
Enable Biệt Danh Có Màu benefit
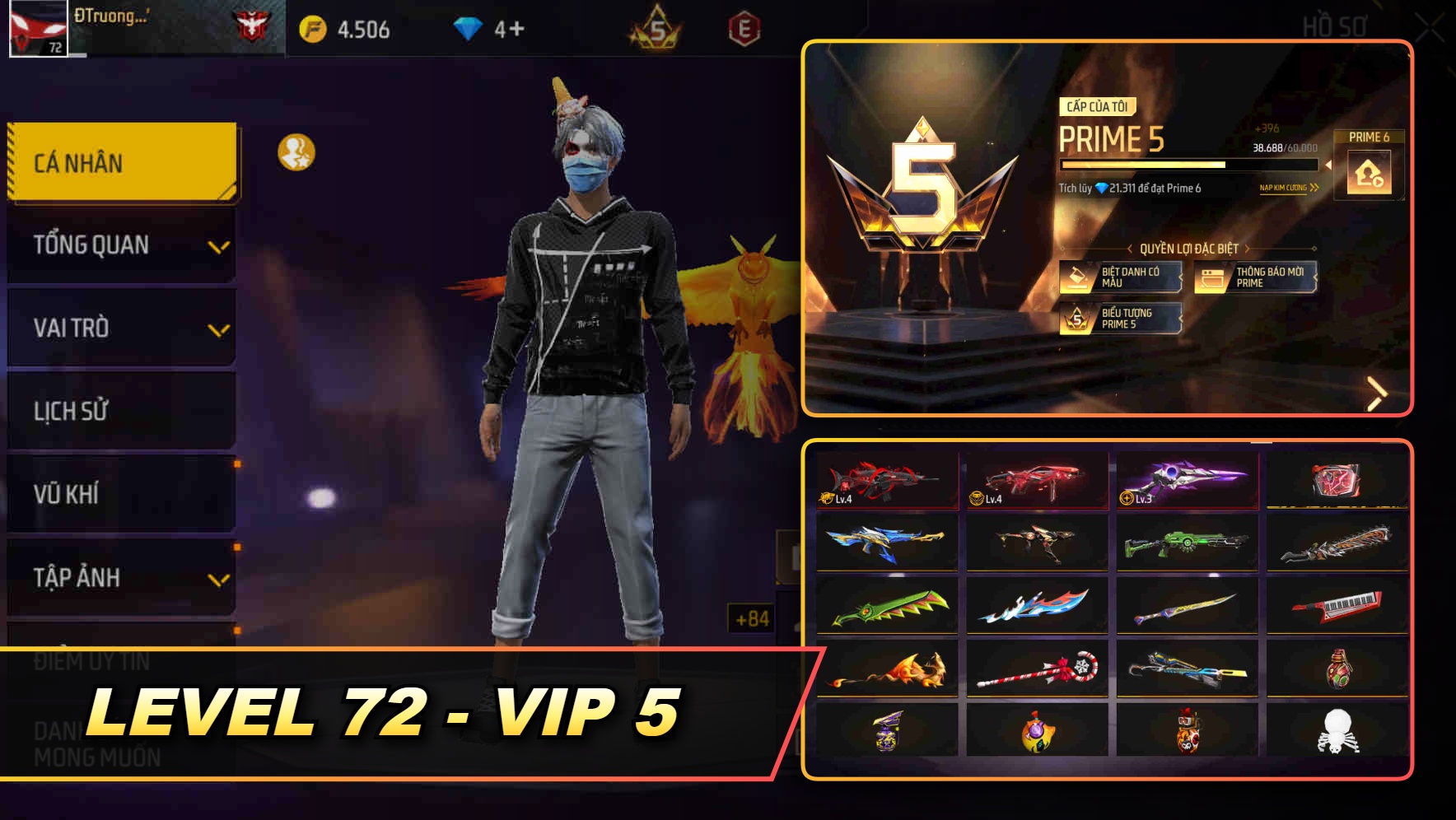pyautogui.click(x=1120, y=277)
